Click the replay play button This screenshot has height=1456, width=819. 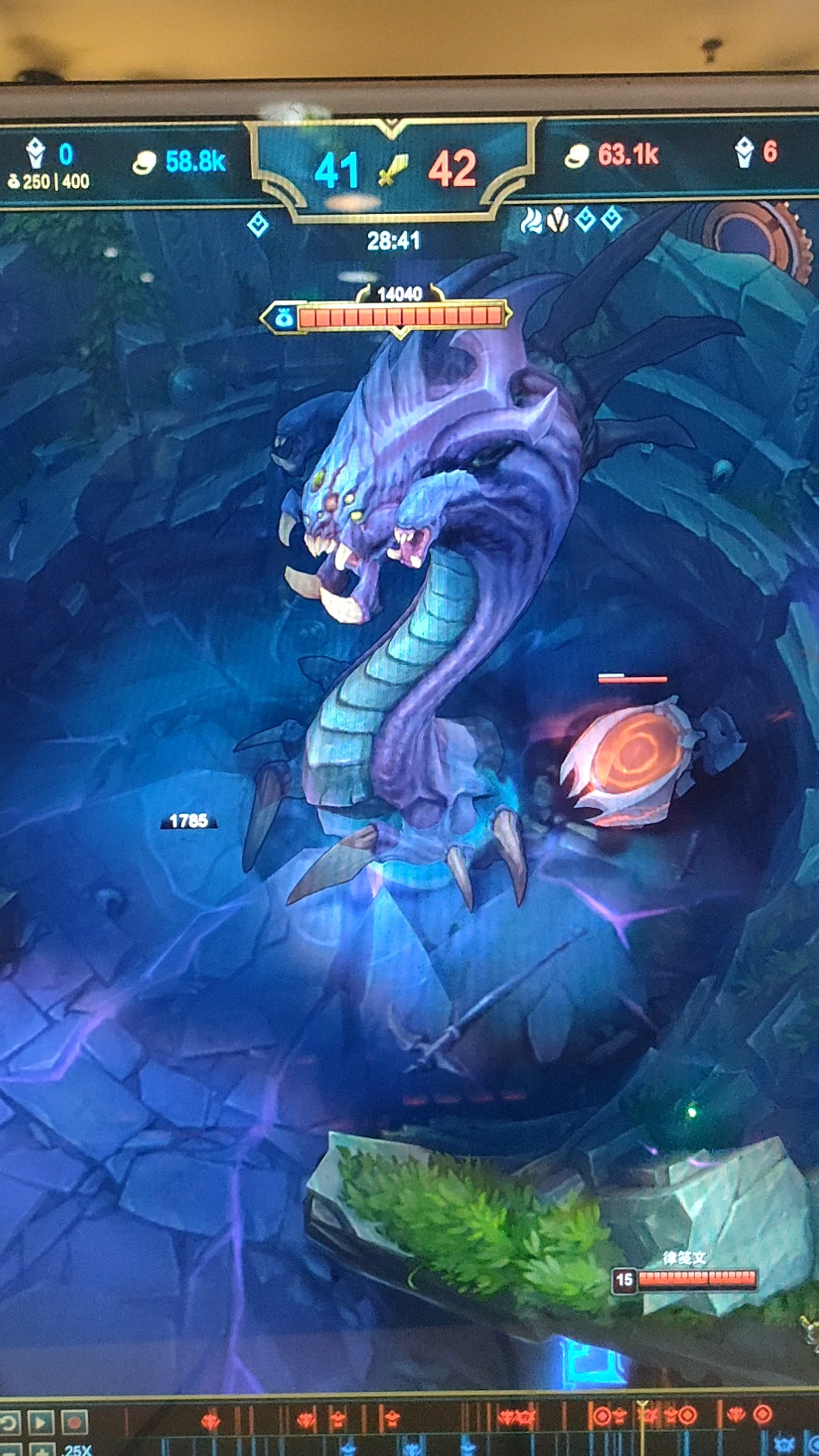(x=41, y=1422)
